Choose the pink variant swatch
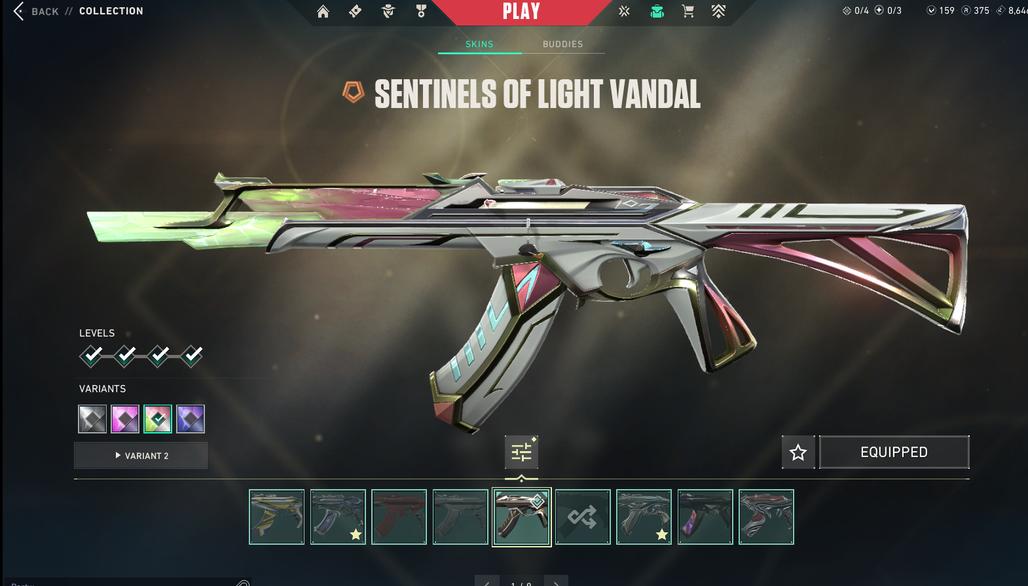 [125, 419]
